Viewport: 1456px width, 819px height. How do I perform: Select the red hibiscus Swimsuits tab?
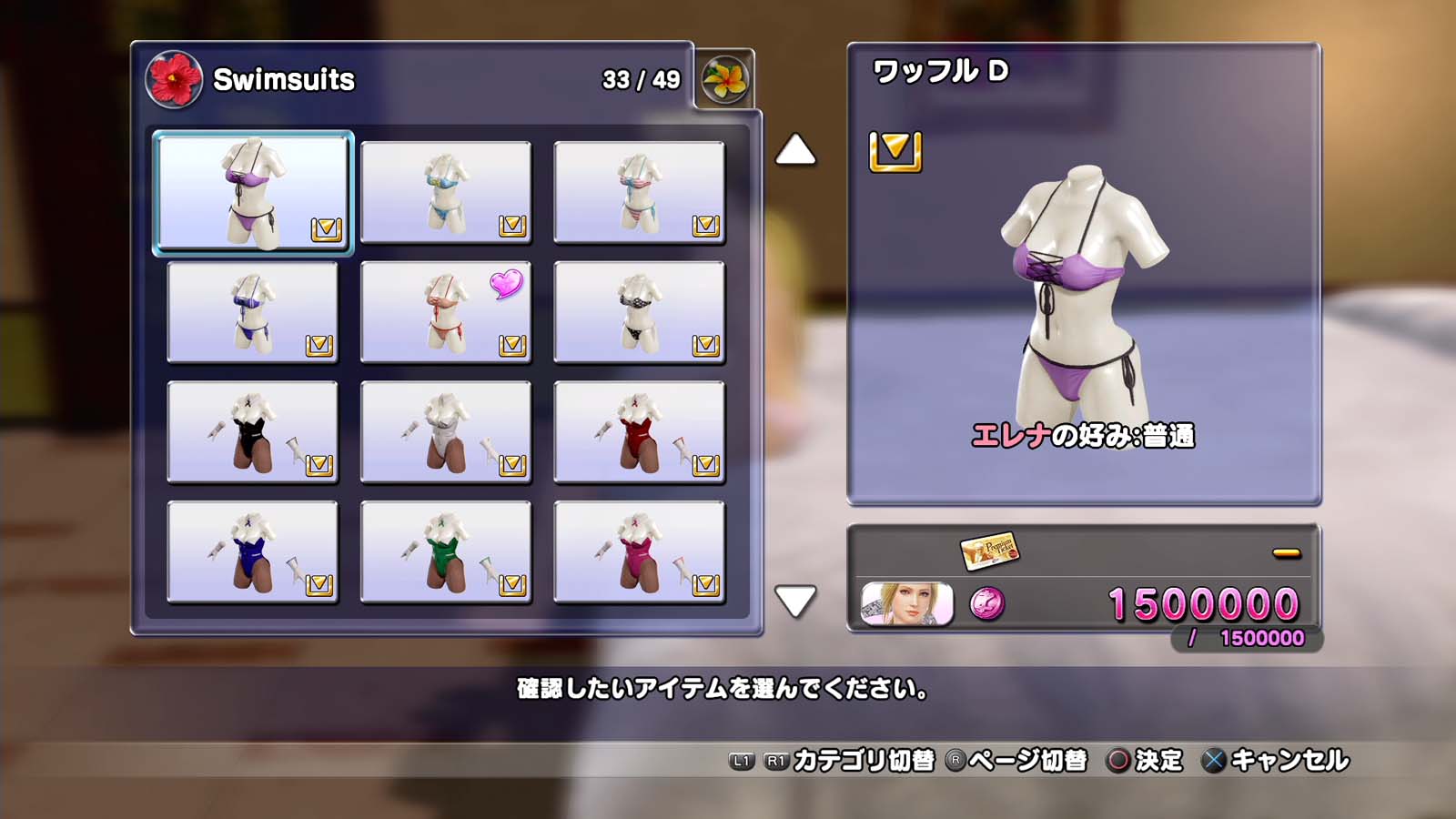click(x=174, y=80)
